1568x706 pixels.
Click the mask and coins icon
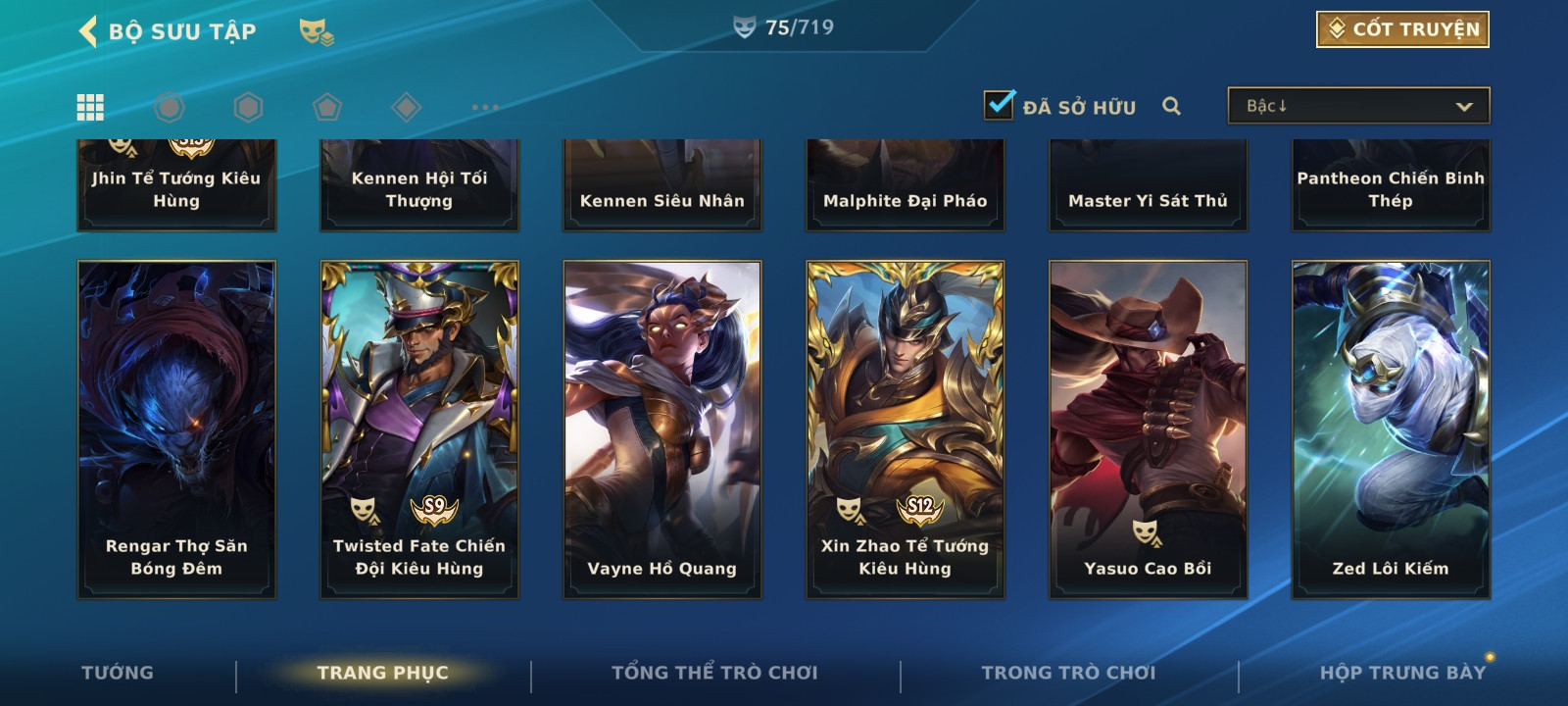[x=316, y=32]
